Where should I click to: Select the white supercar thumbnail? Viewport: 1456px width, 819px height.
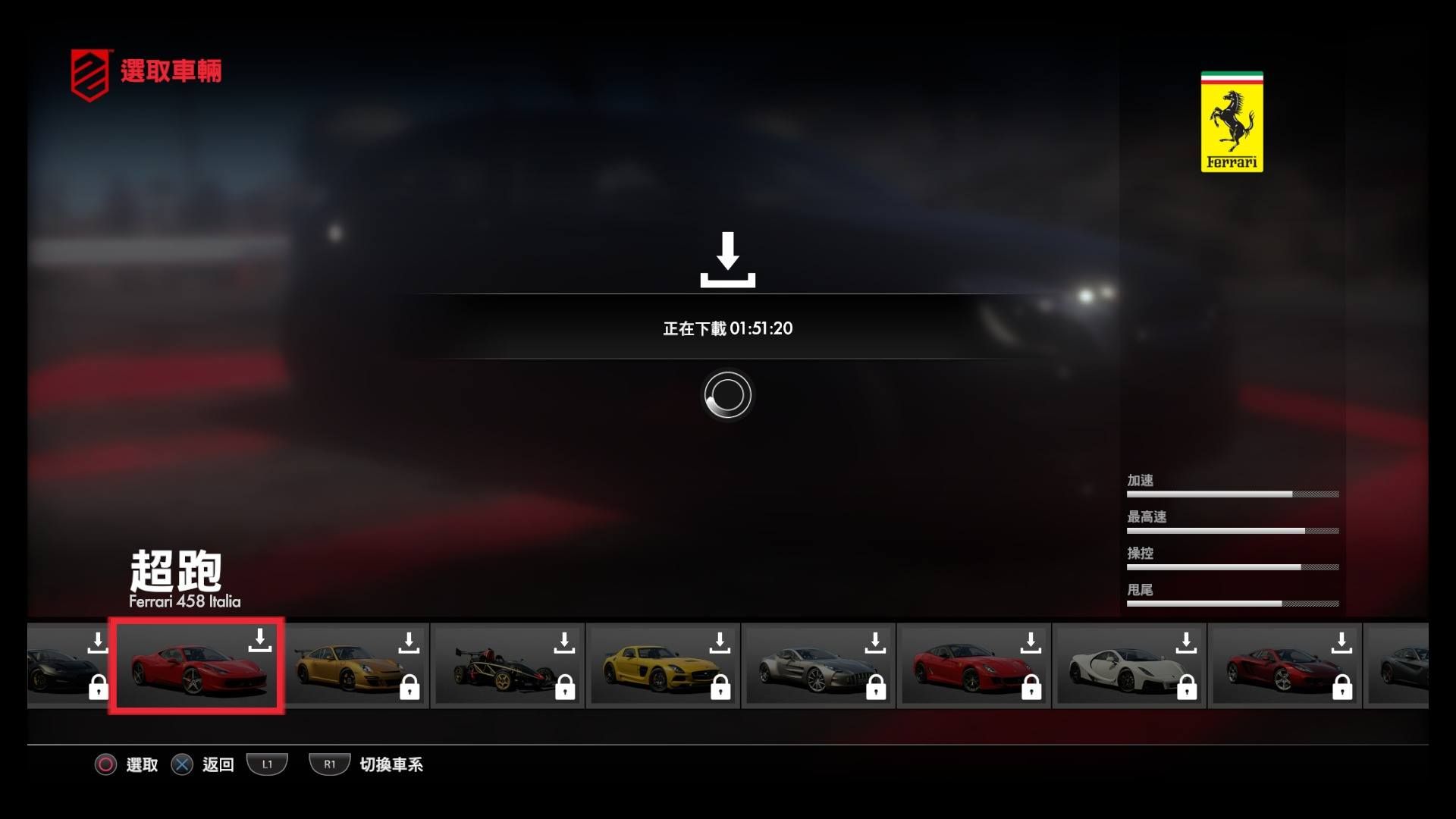tap(1130, 666)
